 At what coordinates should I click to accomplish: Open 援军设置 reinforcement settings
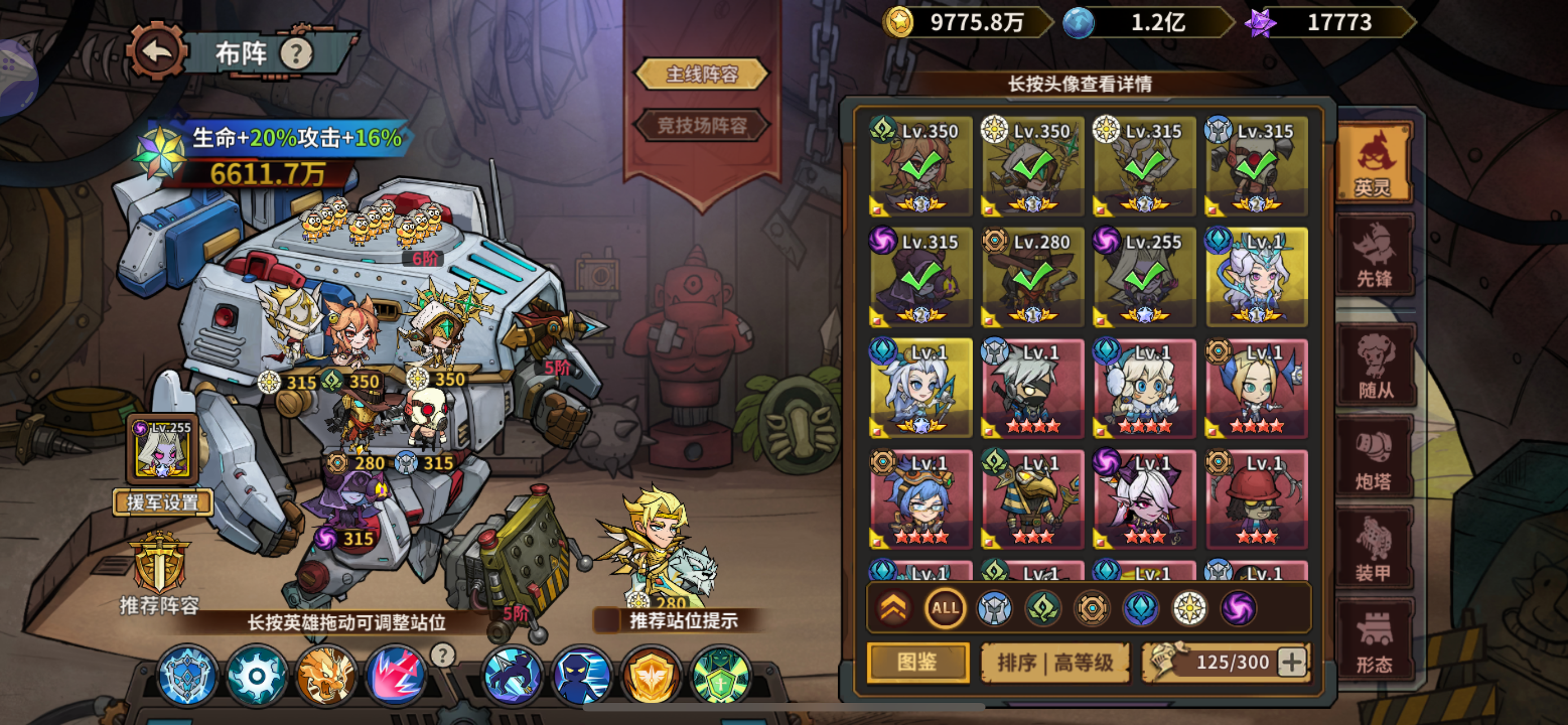163,501
